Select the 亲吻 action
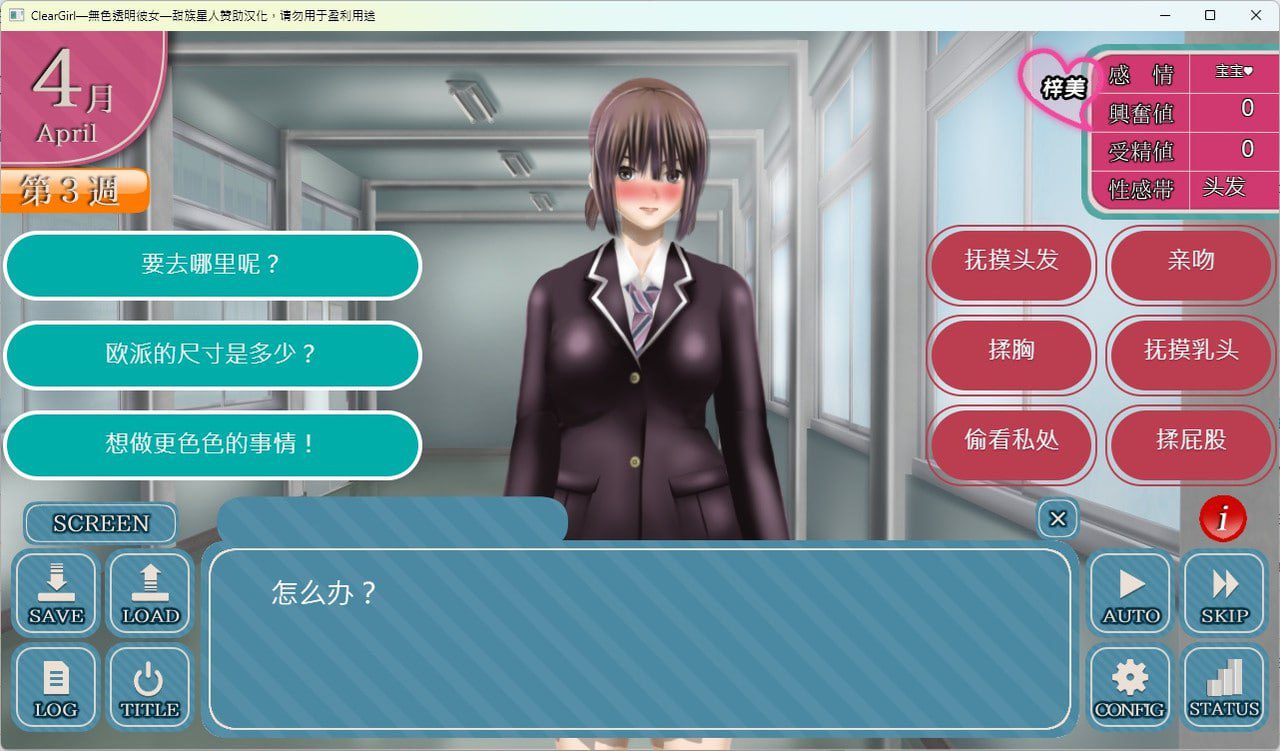Viewport: 1280px width, 751px height. click(1190, 265)
